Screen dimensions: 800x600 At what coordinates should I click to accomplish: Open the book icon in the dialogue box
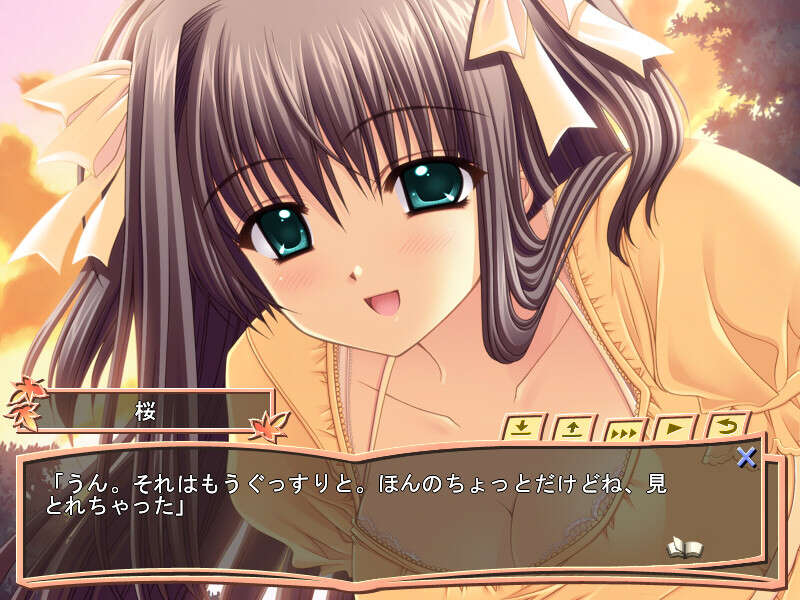tap(685, 547)
